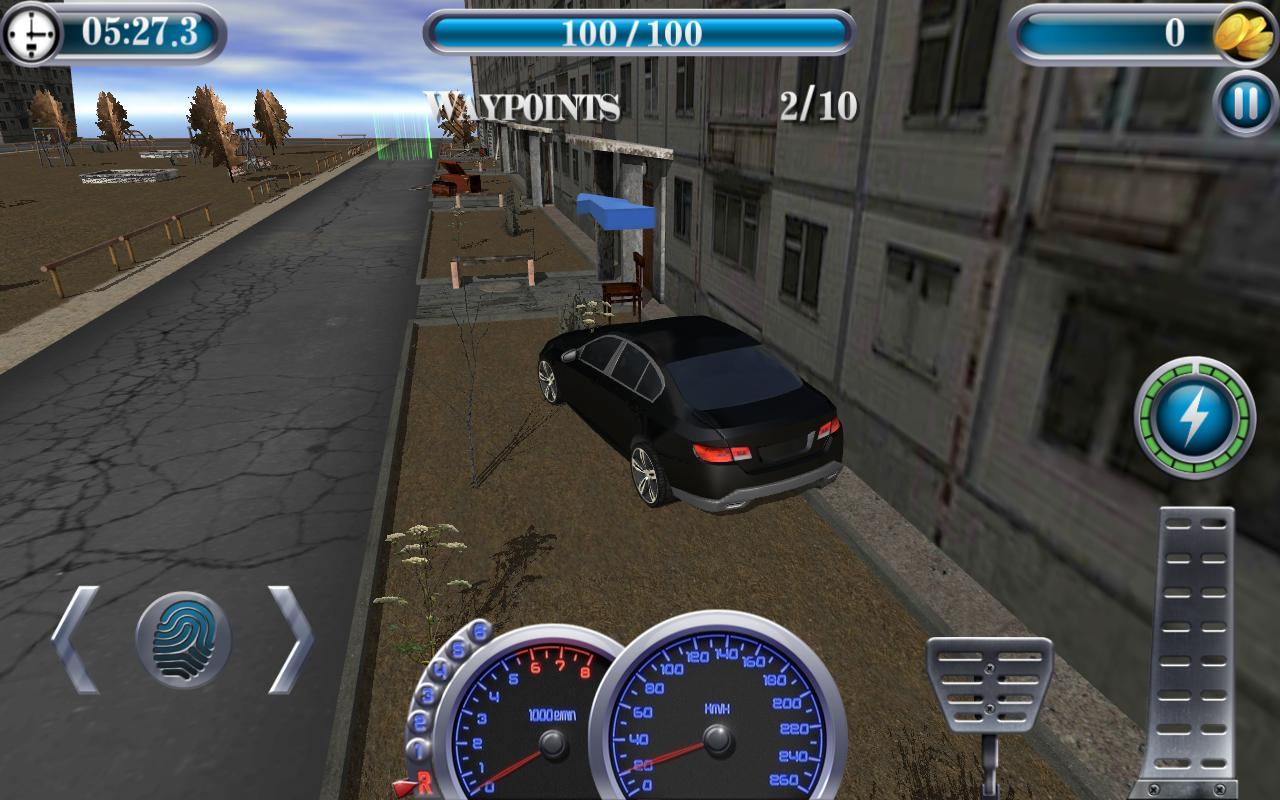Click the Waypoints heading
Image resolution: width=1280 pixels, height=800 pixels.
pos(522,104)
